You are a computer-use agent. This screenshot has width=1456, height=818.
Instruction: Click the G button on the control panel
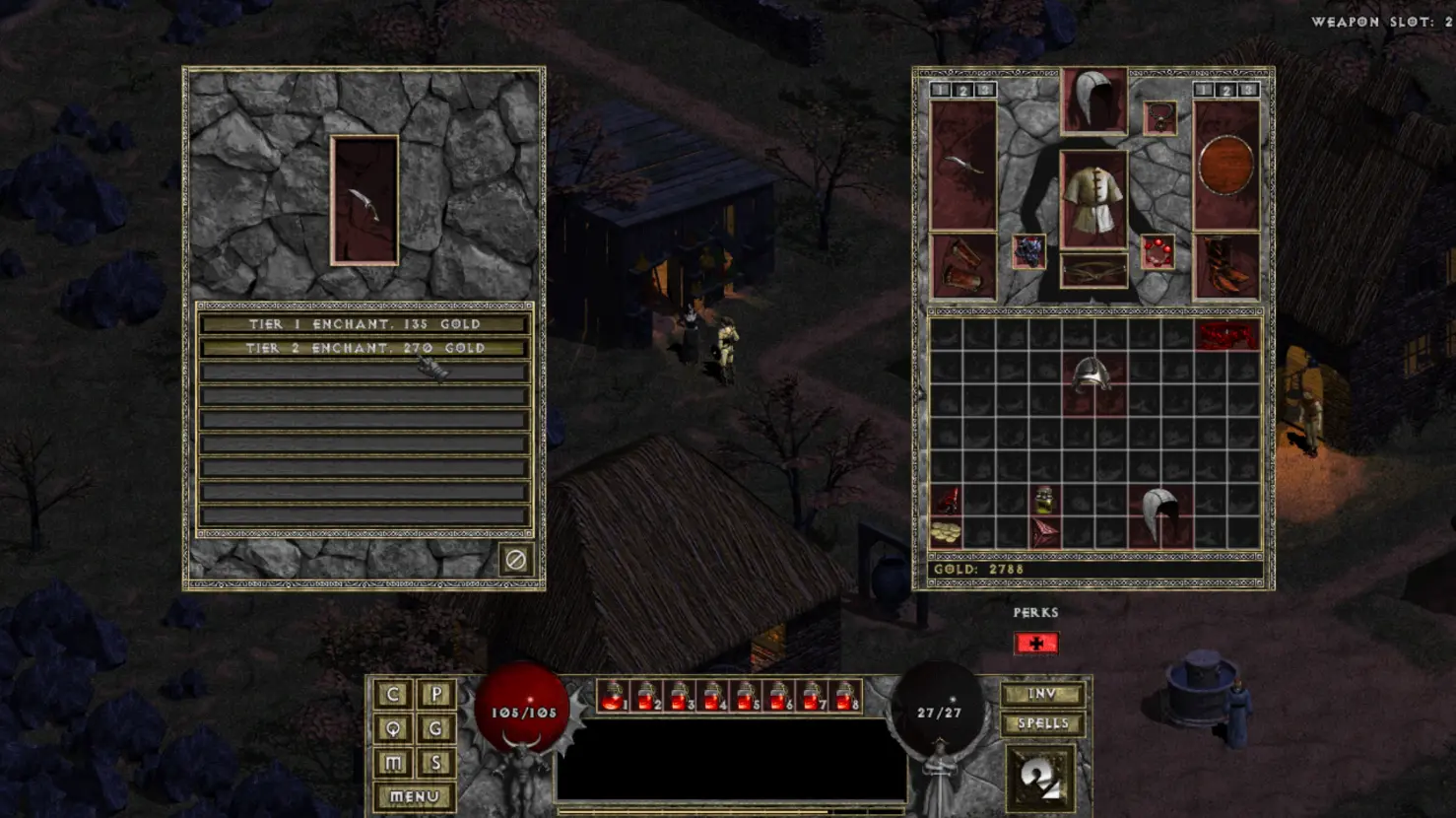[436, 728]
